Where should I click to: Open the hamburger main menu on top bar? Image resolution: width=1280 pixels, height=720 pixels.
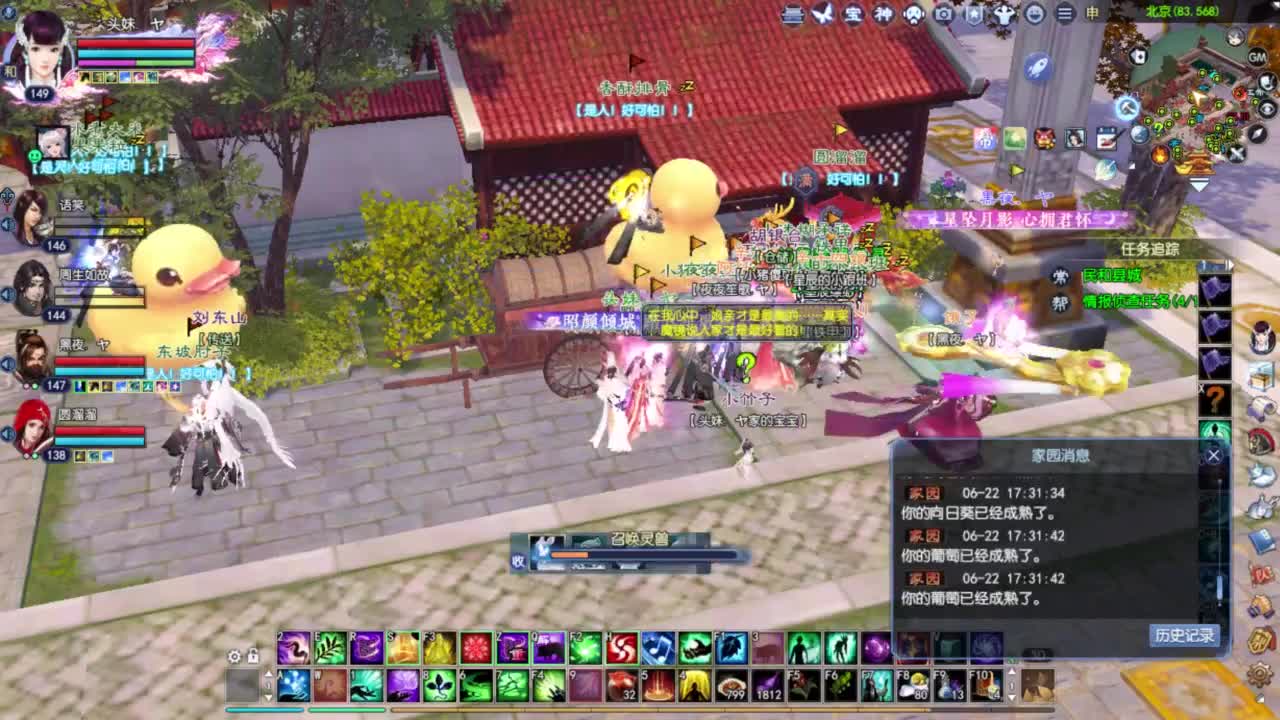click(1063, 15)
